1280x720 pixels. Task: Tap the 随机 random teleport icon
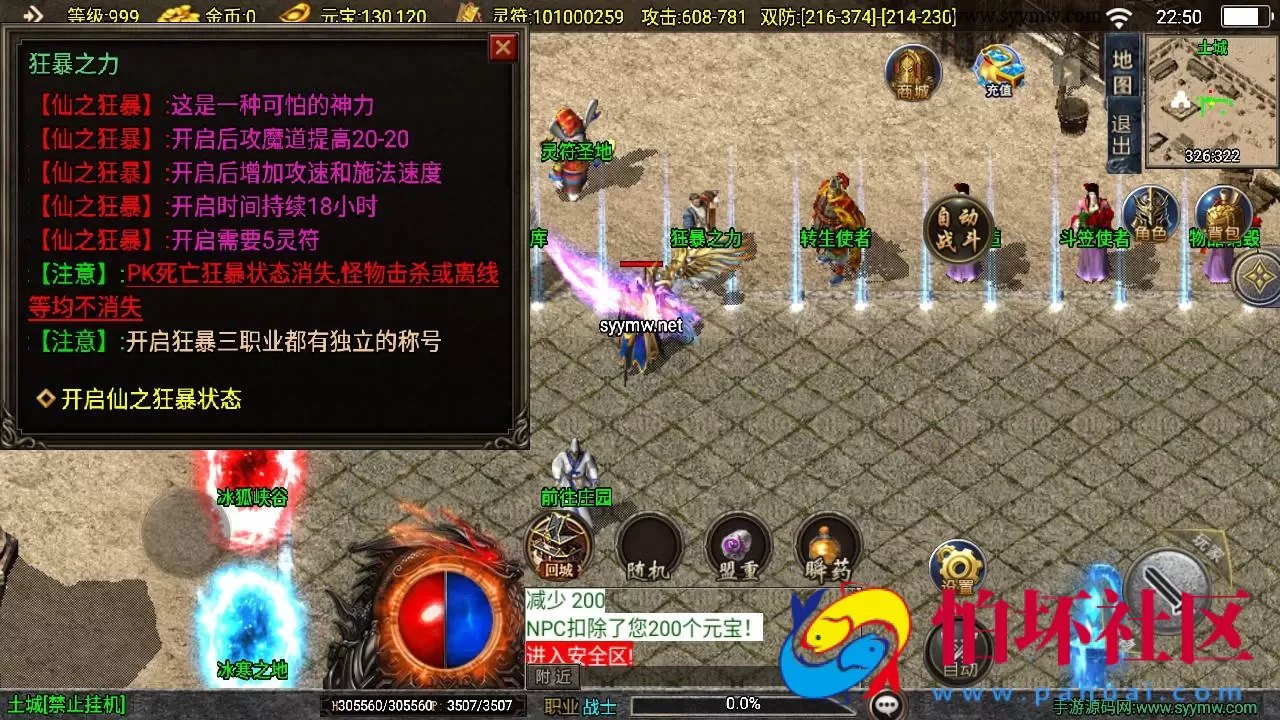point(649,545)
